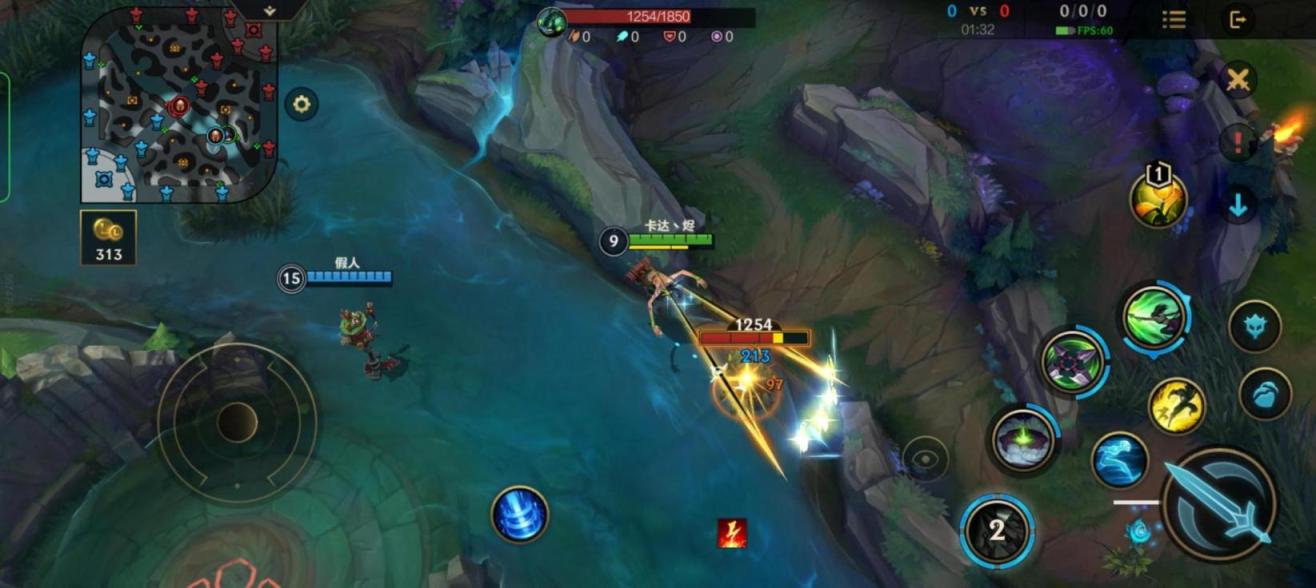Activate the green dash slash ability
Viewport: 1316px width, 588px height.
(1154, 318)
